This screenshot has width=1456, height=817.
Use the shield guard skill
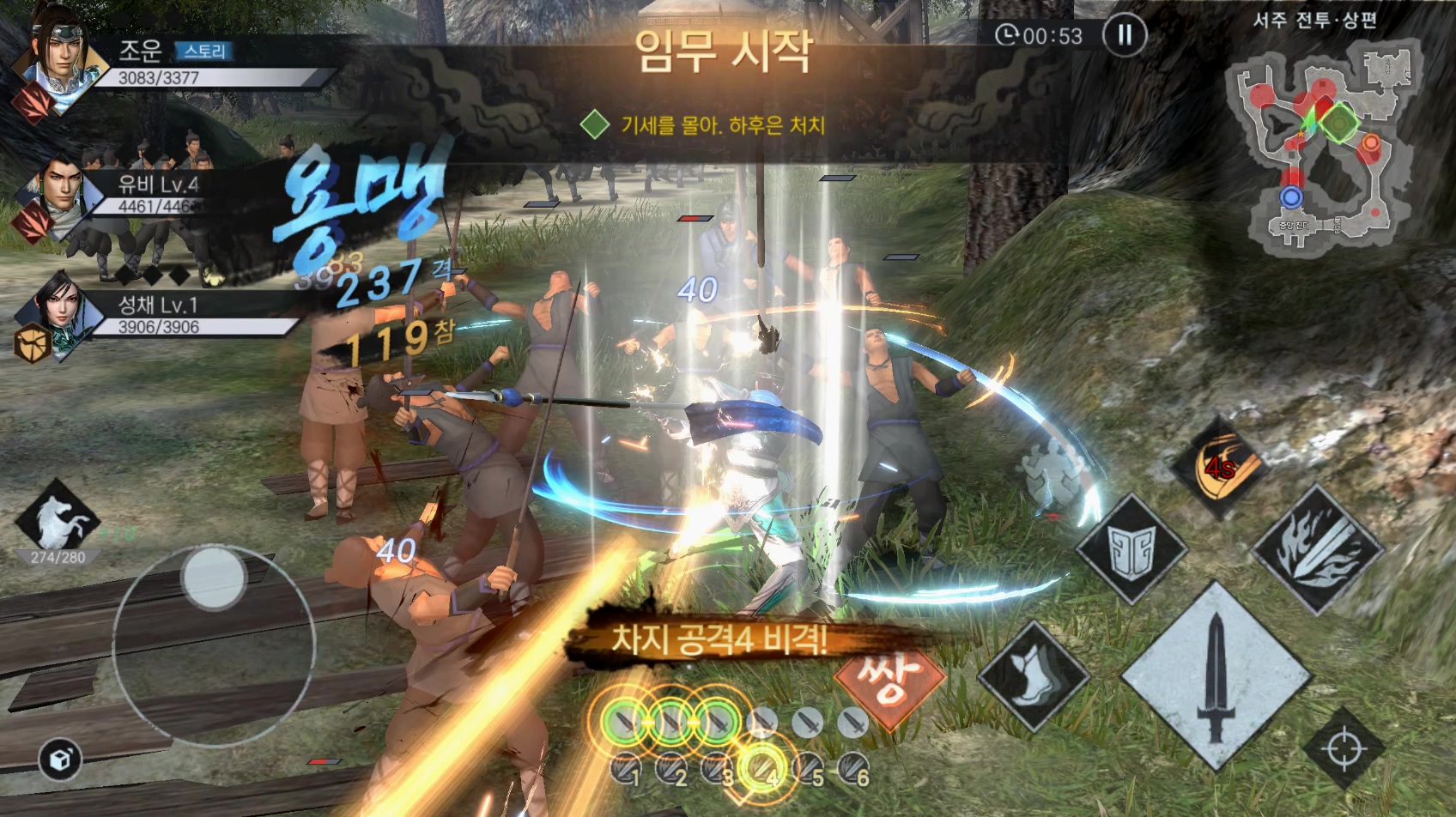tap(1131, 550)
